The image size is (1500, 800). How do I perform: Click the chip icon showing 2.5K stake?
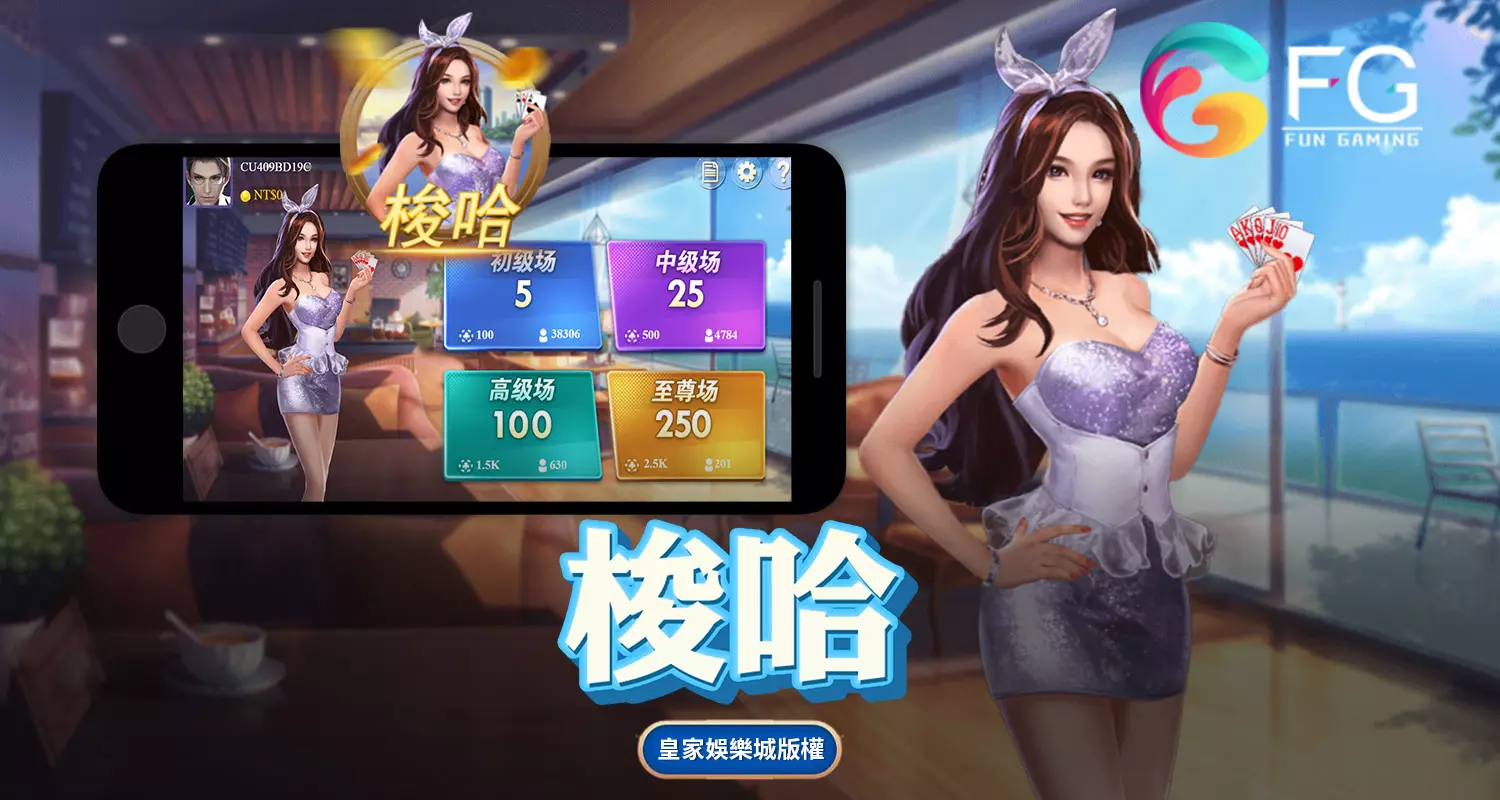point(631,467)
